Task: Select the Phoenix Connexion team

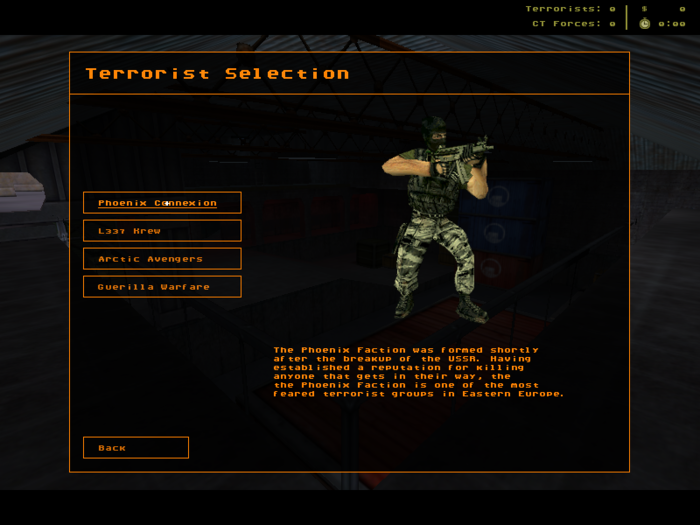Action: click(x=162, y=203)
